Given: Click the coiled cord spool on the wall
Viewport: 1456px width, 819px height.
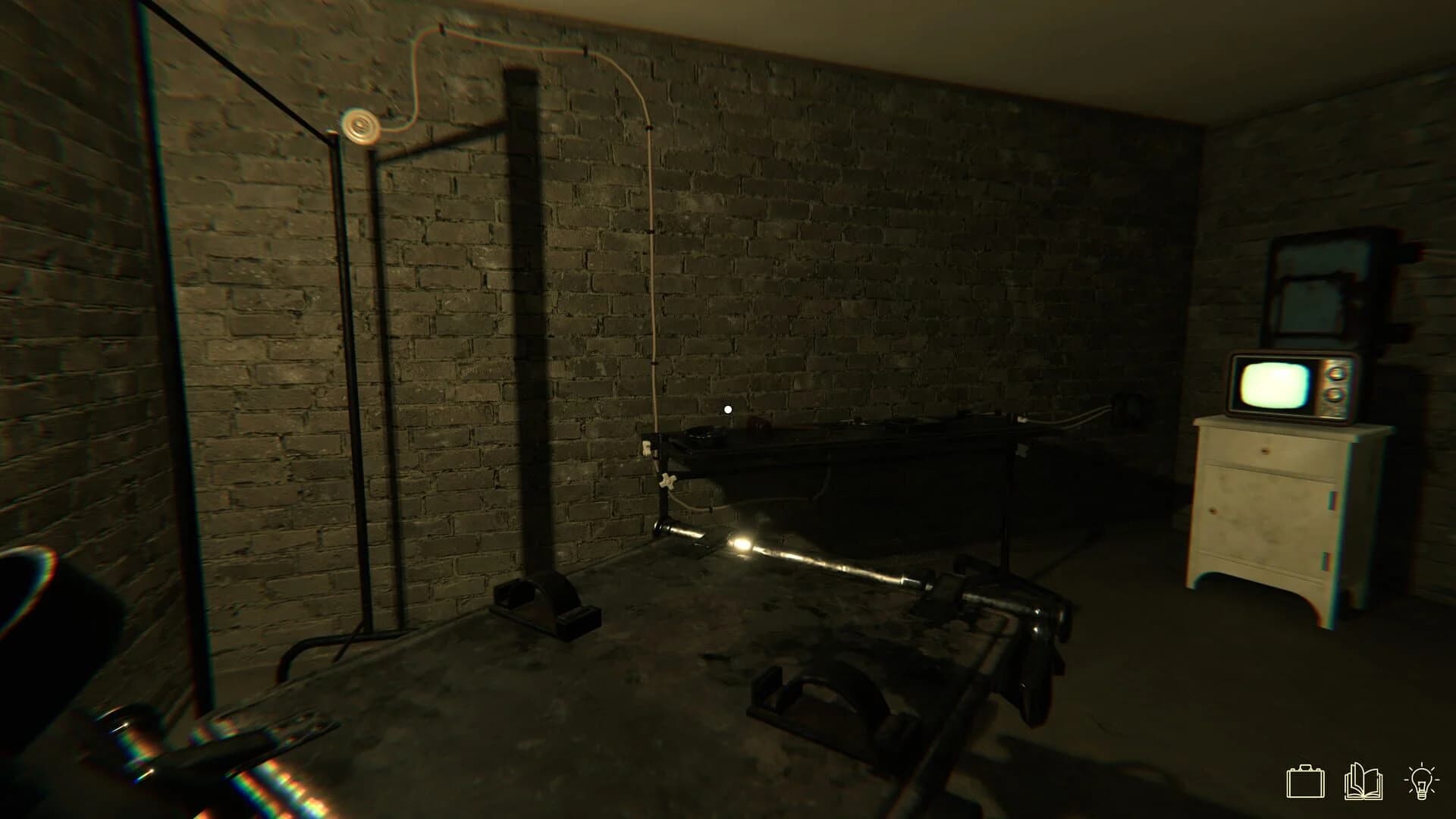Looking at the screenshot, I should coord(362,127).
